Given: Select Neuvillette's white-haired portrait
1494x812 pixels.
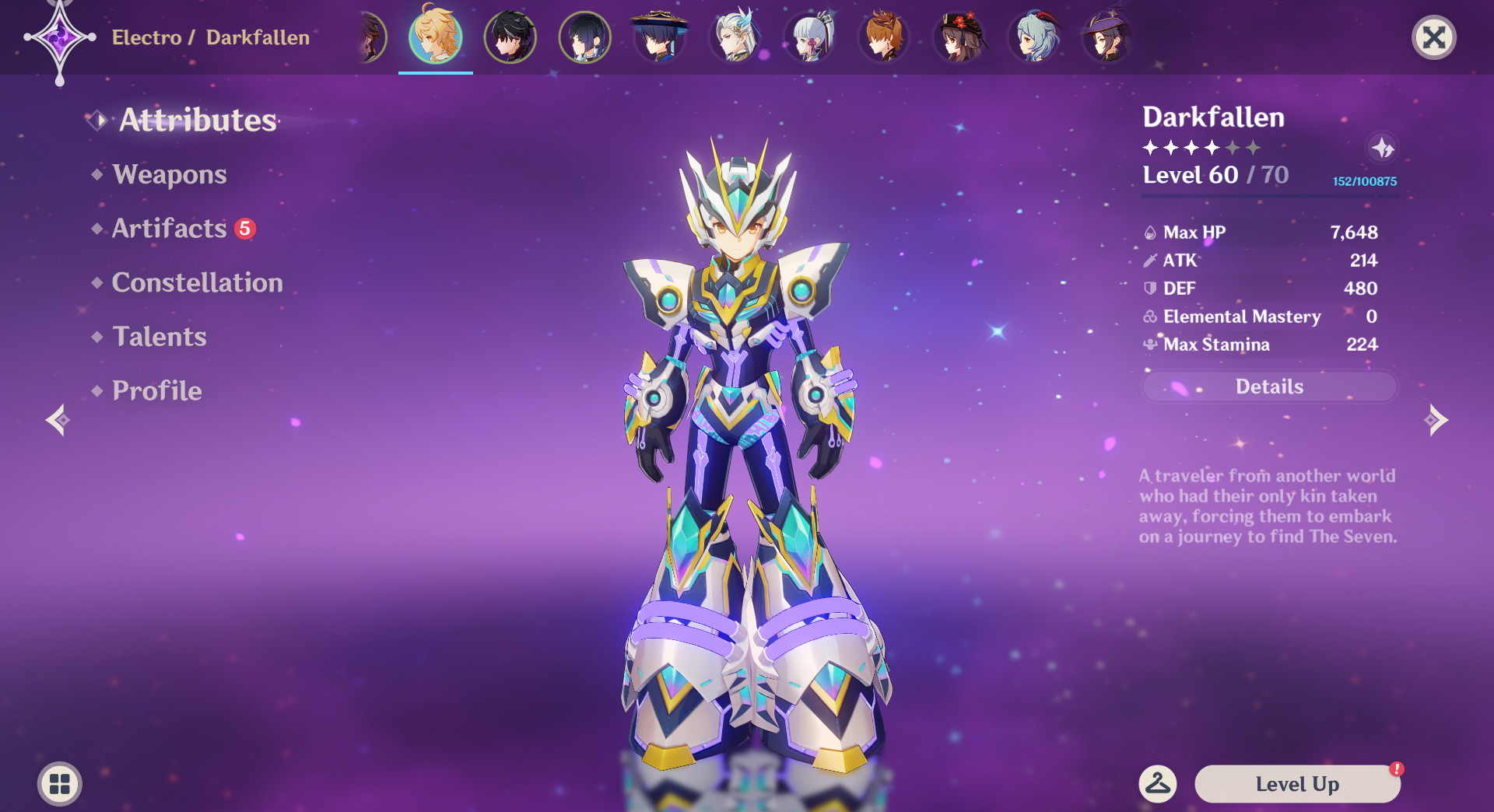Looking at the screenshot, I should point(735,37).
